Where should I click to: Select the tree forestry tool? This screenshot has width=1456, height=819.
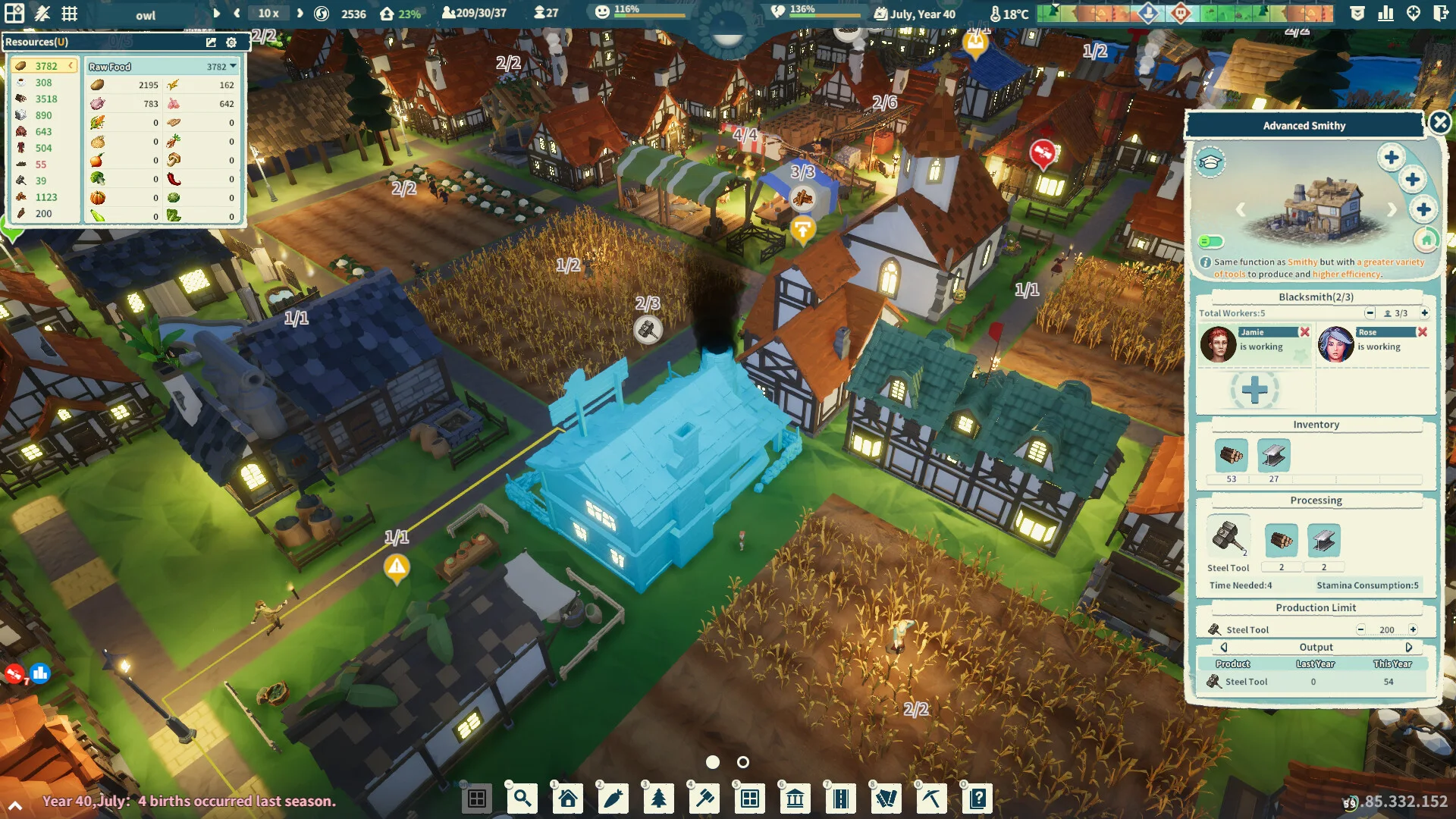pyautogui.click(x=658, y=799)
